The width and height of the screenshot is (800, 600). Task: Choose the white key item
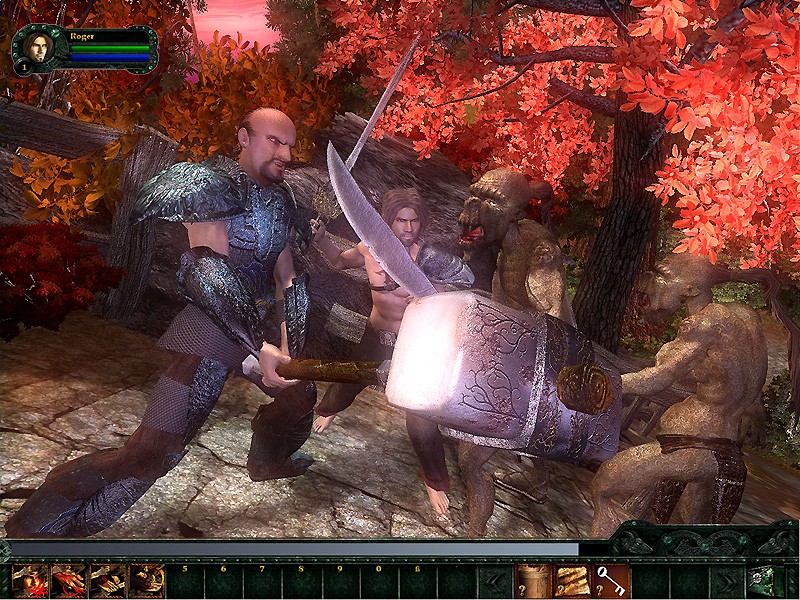(611, 581)
